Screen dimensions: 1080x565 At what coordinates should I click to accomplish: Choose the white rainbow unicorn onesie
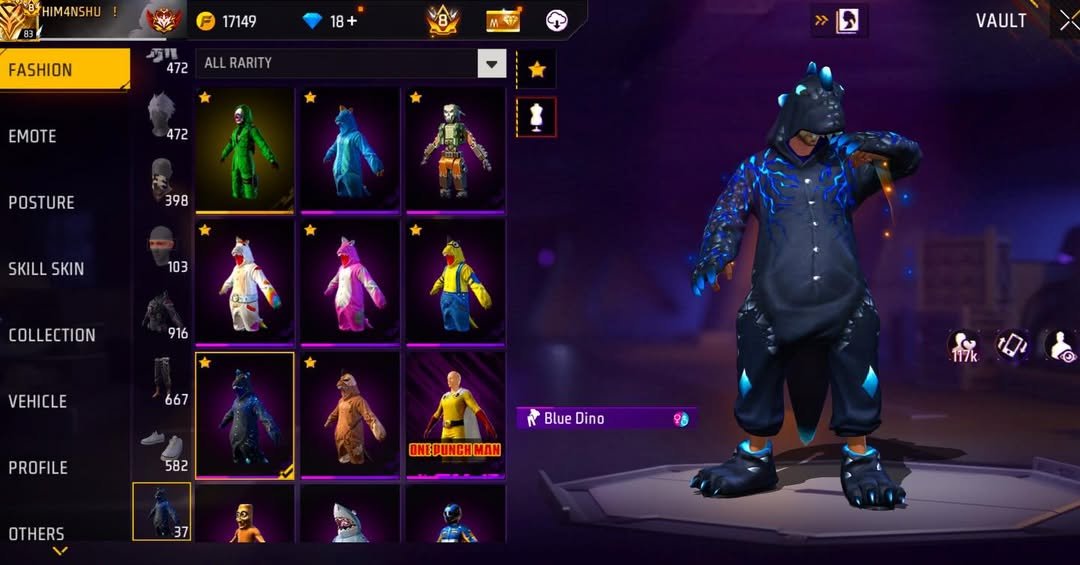(245, 281)
